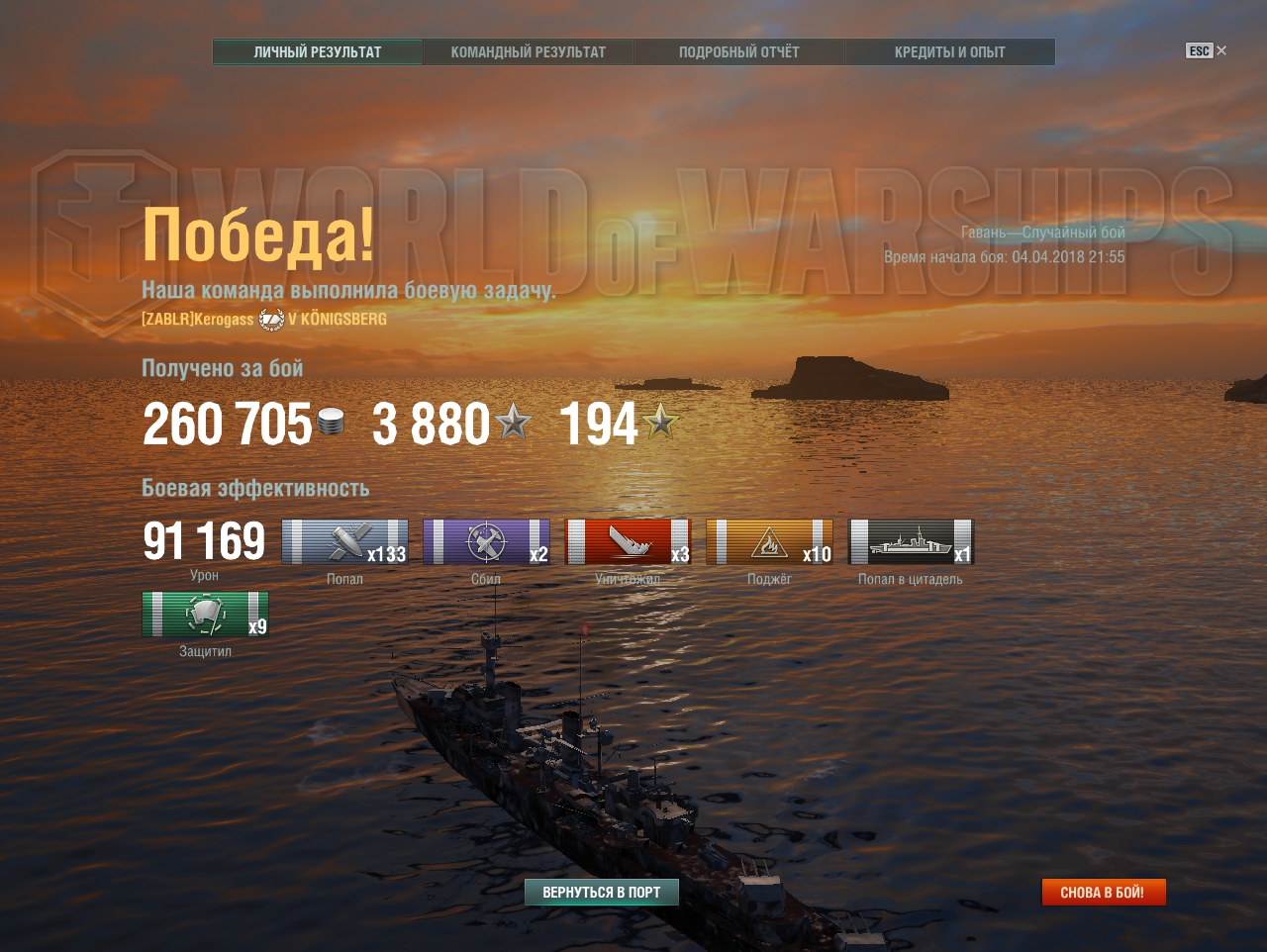Open the Командный результат tab
The height and width of the screenshot is (952, 1267).
(529, 52)
